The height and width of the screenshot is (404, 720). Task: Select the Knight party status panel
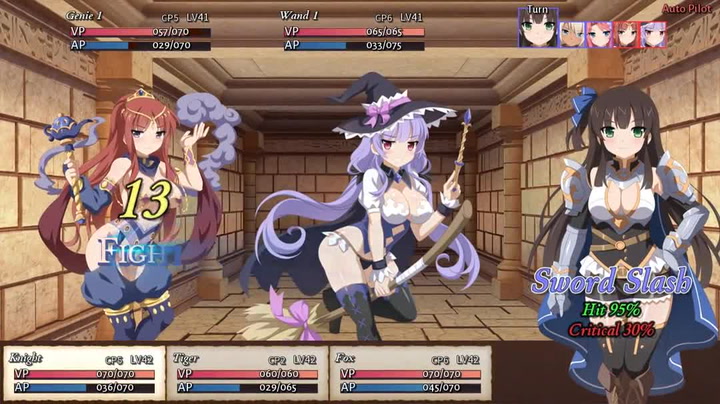[82, 373]
